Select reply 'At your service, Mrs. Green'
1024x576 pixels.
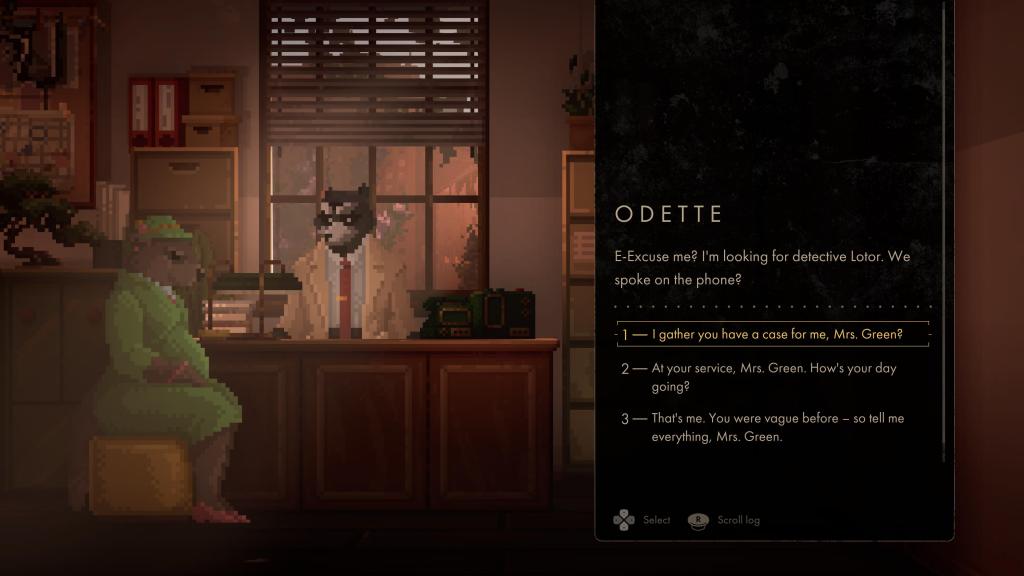pyautogui.click(x=773, y=377)
